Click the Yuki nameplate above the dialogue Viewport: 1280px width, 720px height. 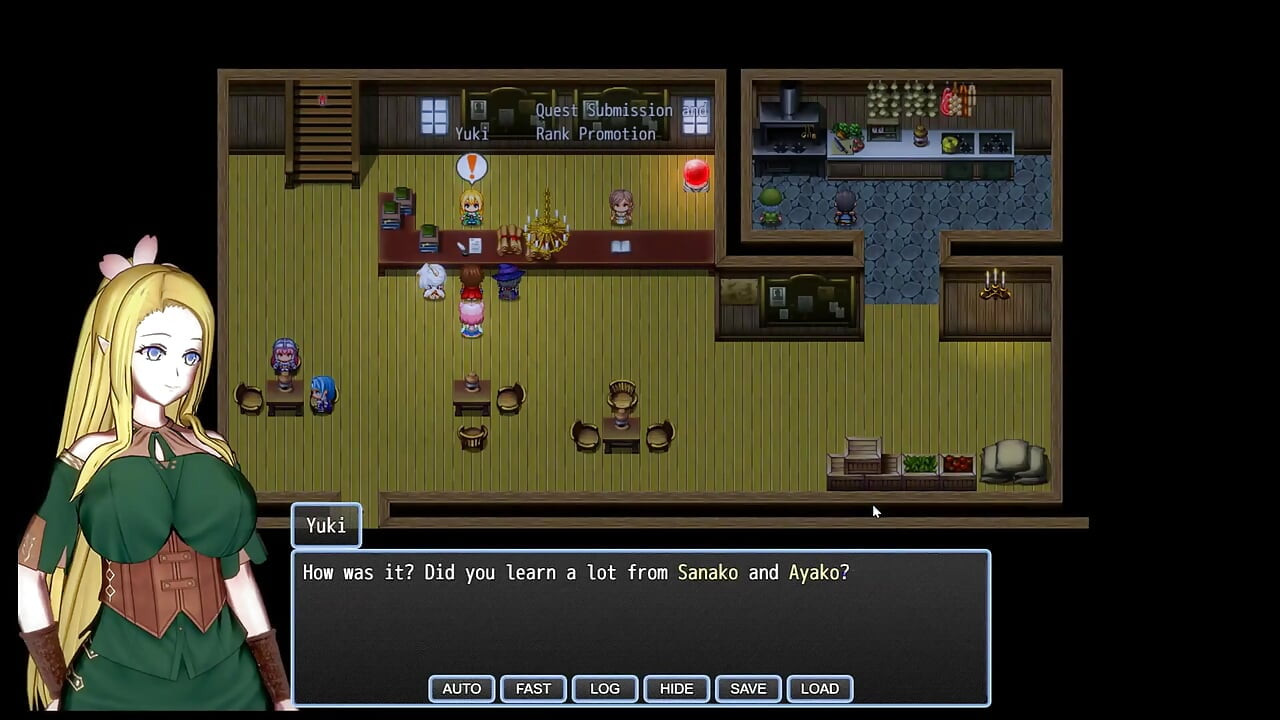click(x=325, y=525)
